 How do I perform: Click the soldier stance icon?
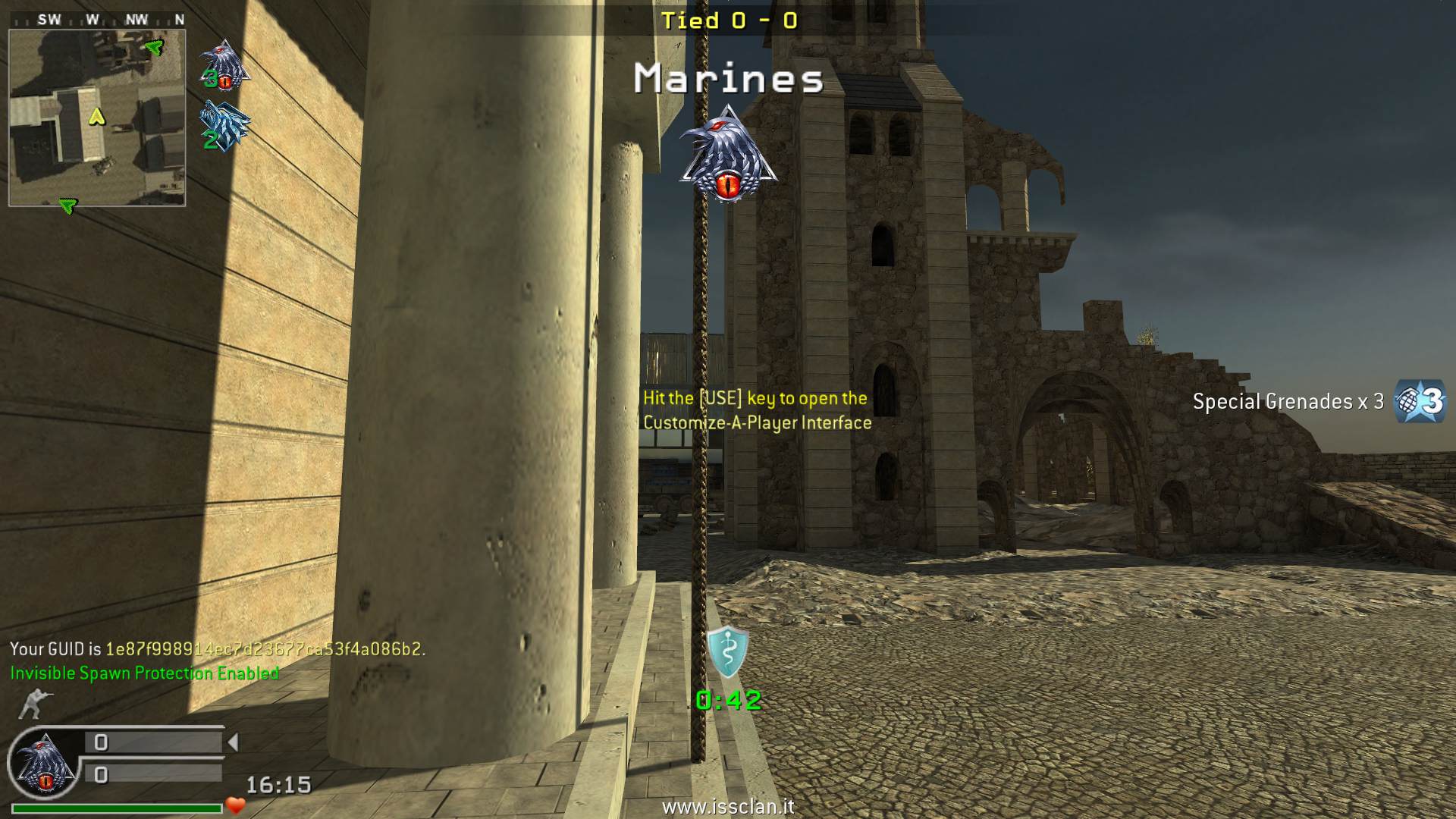pyautogui.click(x=31, y=704)
